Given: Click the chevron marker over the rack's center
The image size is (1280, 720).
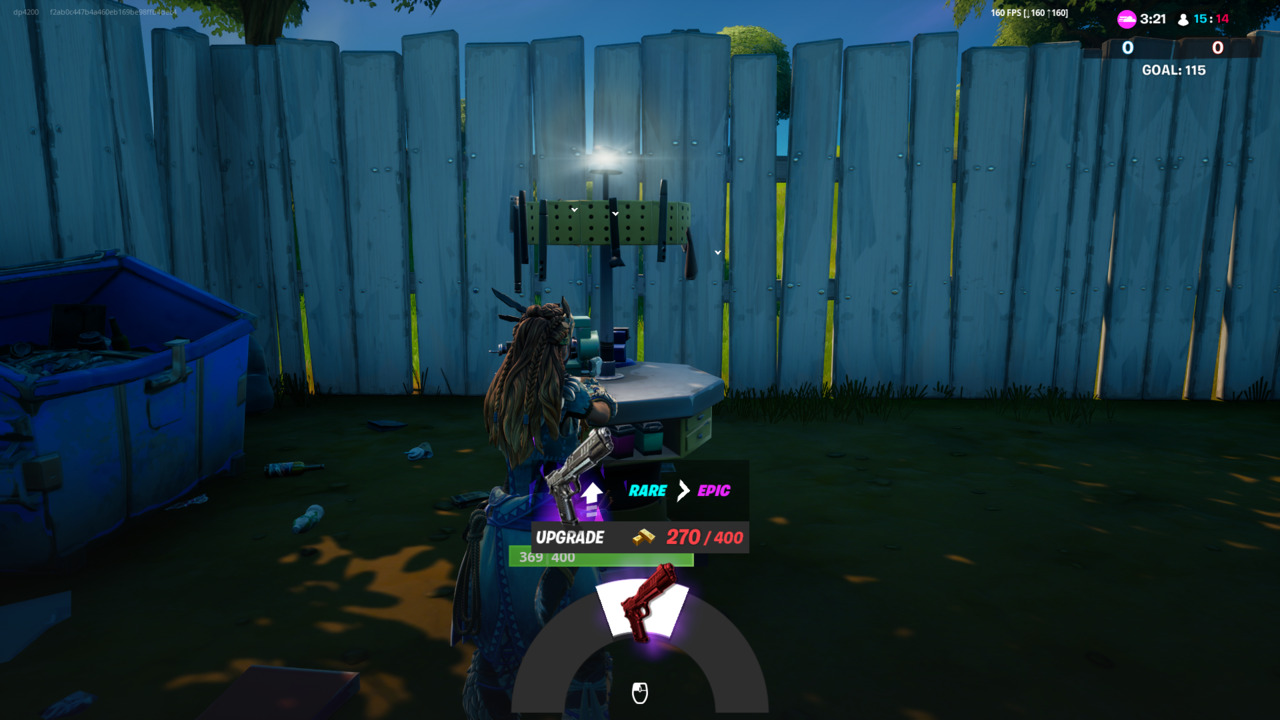Looking at the screenshot, I should click(614, 214).
